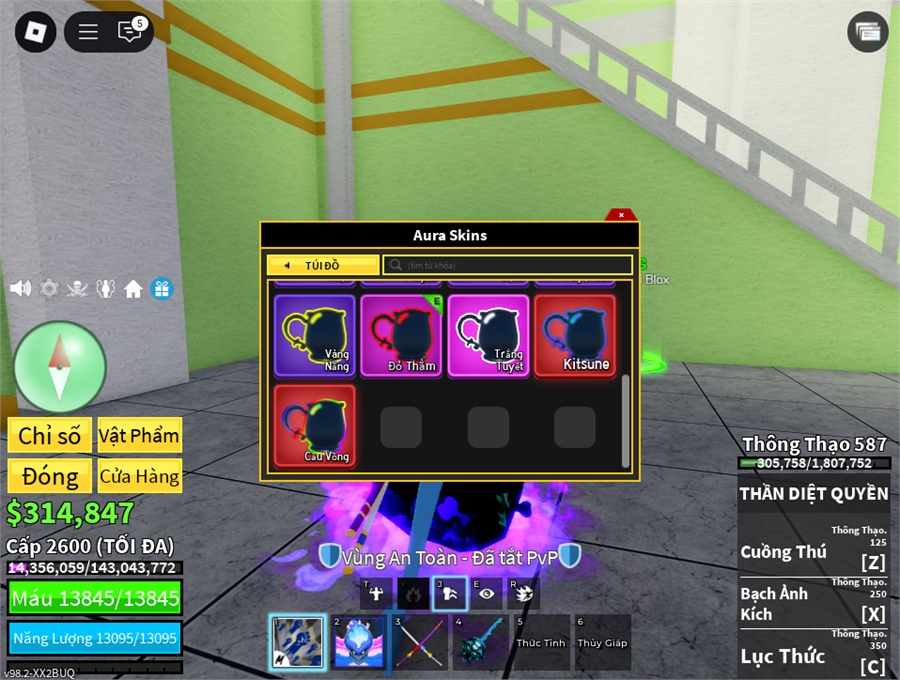This screenshot has width=900, height=680.
Task: Close the Aura Skins window
Action: 621,215
